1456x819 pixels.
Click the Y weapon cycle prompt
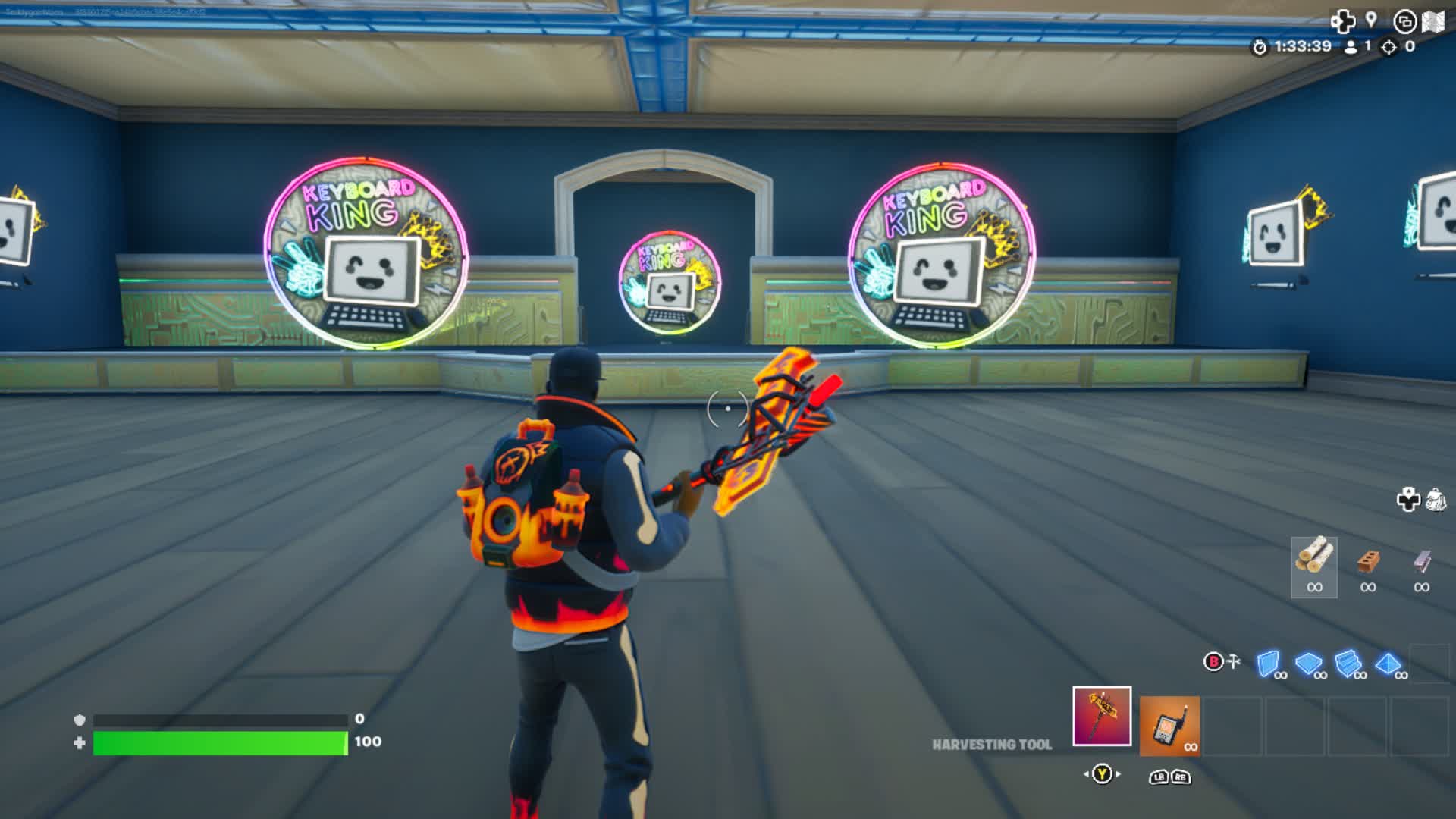tap(1101, 775)
